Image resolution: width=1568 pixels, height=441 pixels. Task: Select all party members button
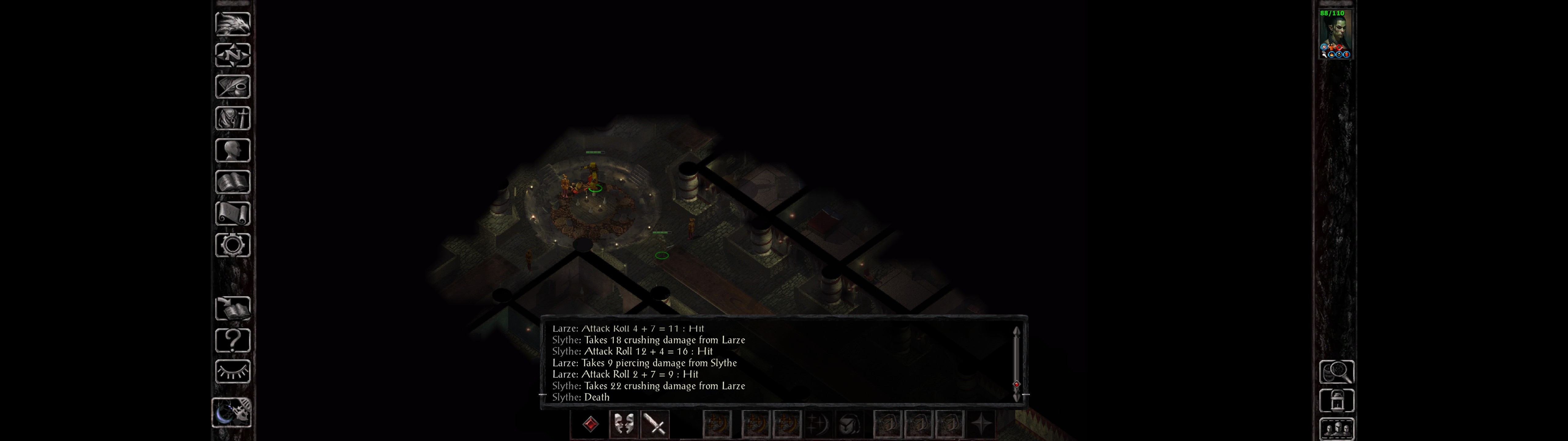point(1336,429)
